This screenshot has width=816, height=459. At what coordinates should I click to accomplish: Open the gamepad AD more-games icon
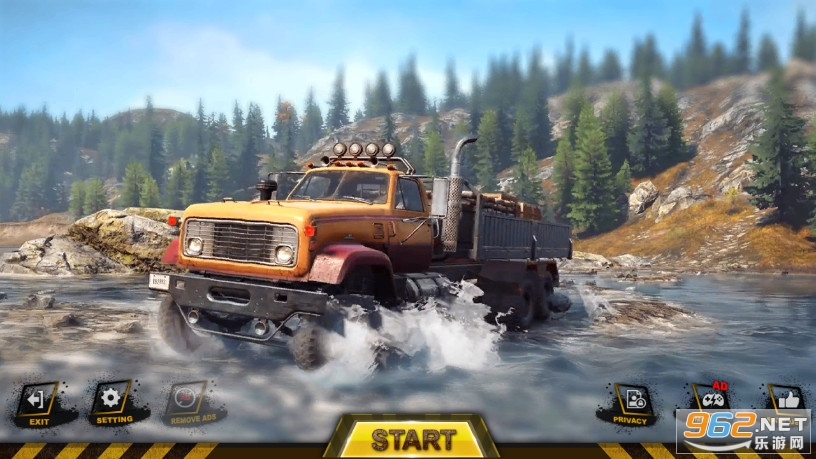click(709, 397)
